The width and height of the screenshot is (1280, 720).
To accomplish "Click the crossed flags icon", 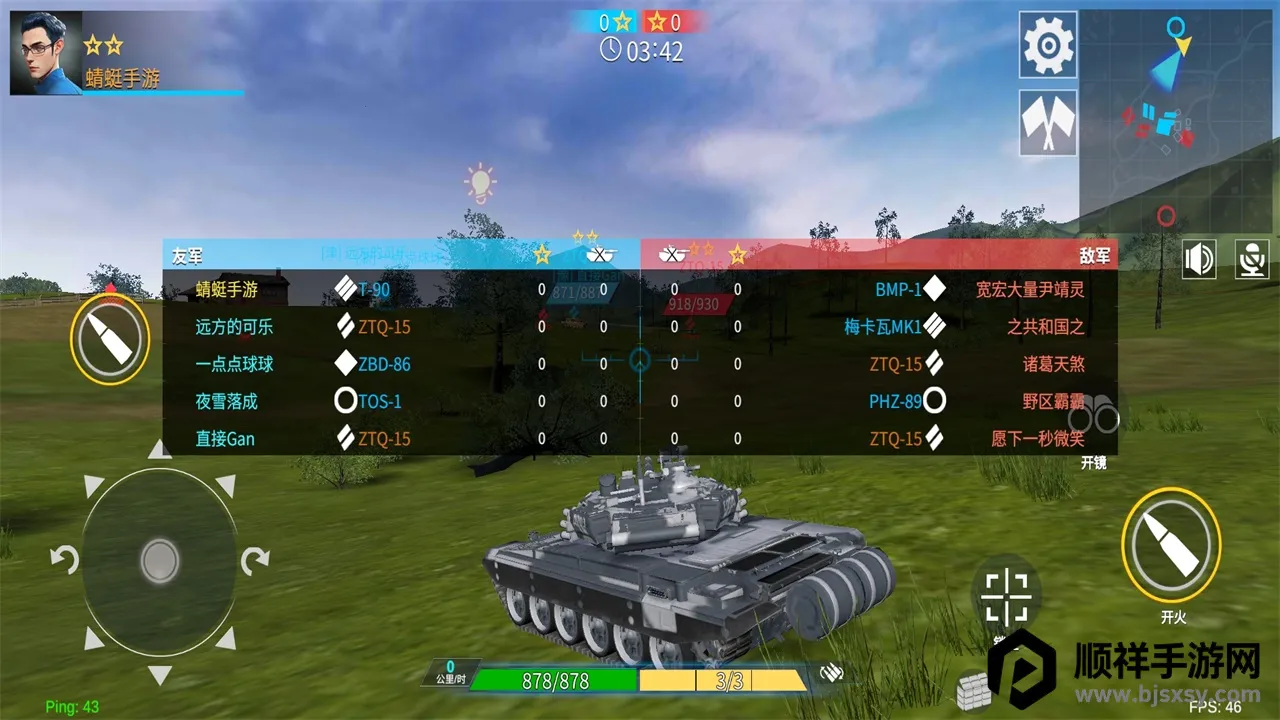I will 1048,123.
